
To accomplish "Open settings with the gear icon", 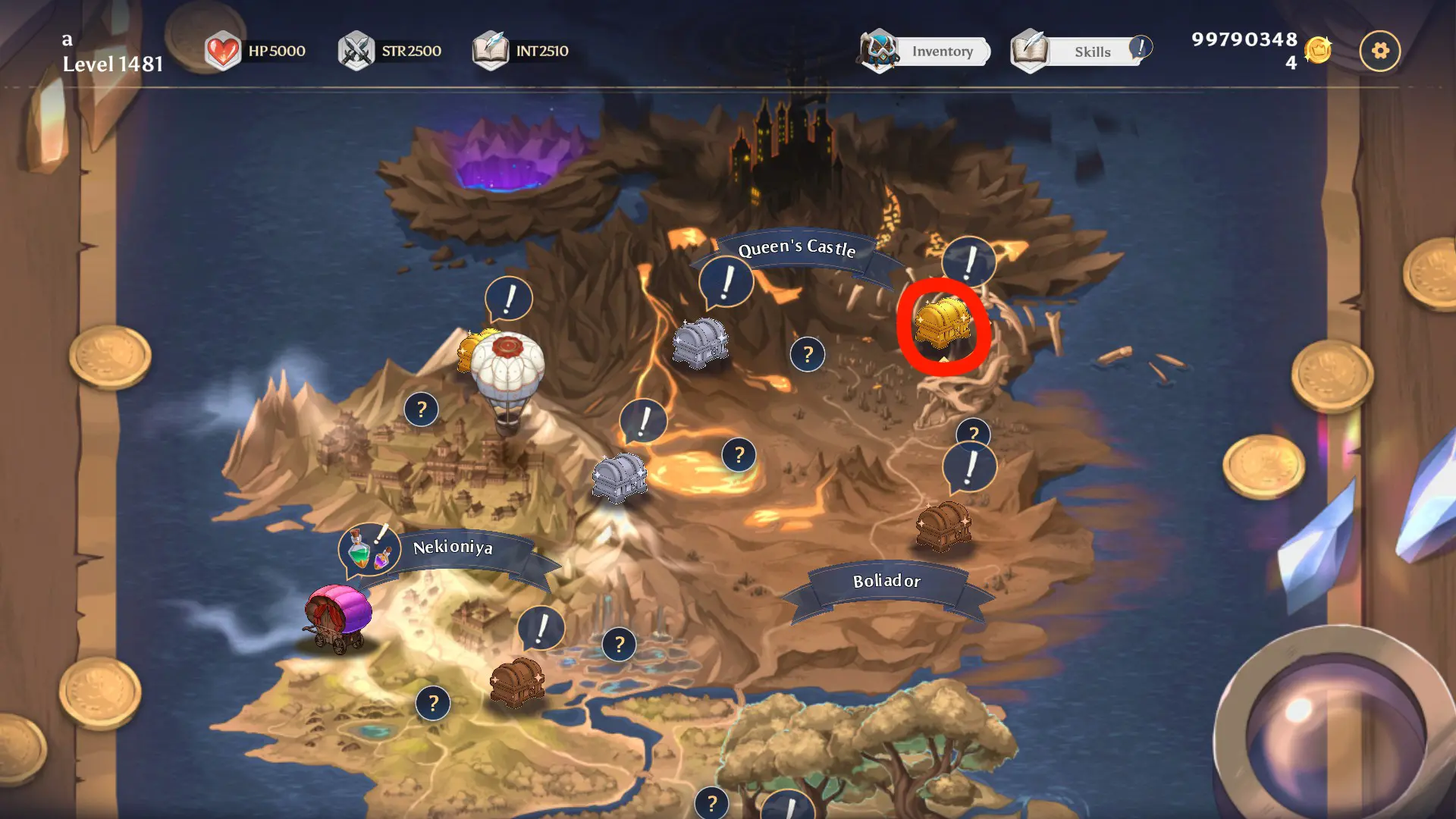I will 1379,51.
